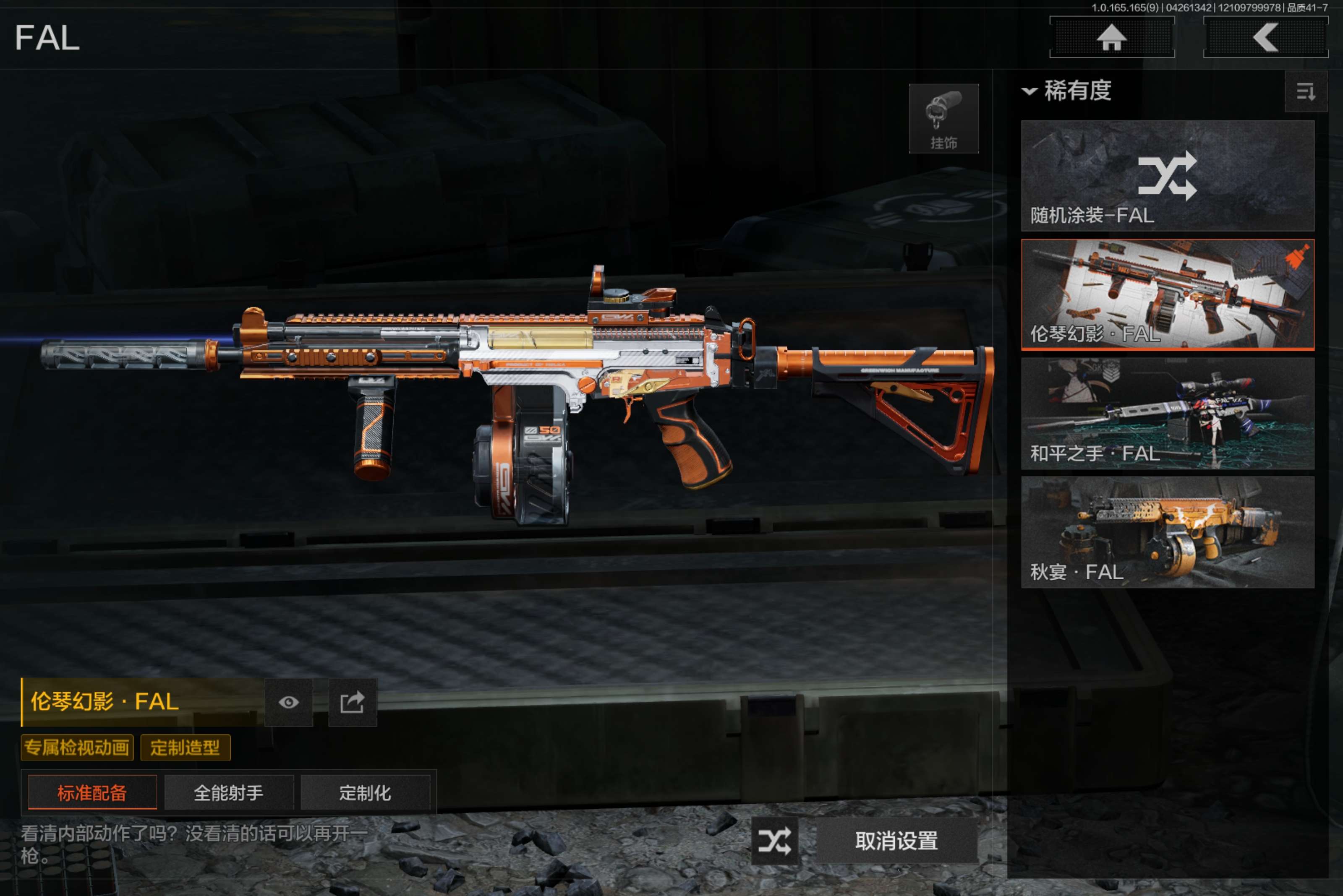Open the 挂饰 charm slot
This screenshot has width=1343, height=896.
click(943, 119)
